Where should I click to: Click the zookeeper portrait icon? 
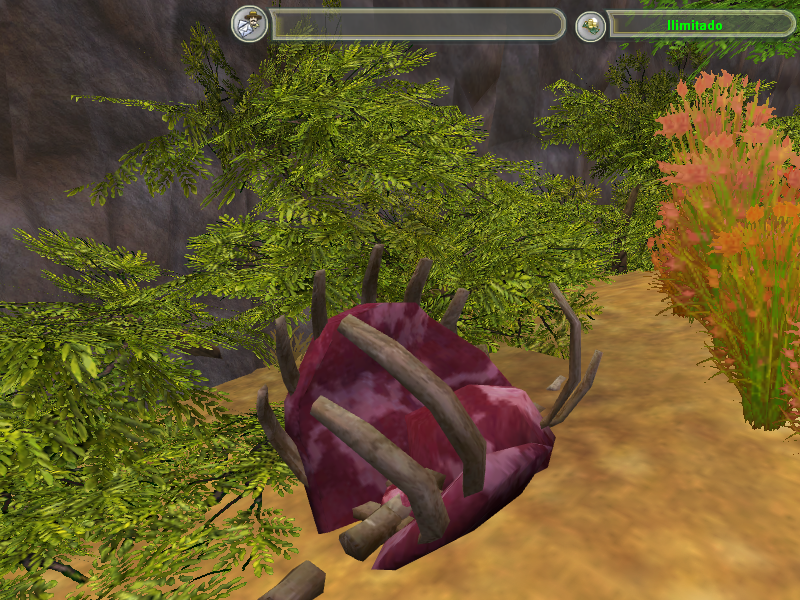coord(250,25)
